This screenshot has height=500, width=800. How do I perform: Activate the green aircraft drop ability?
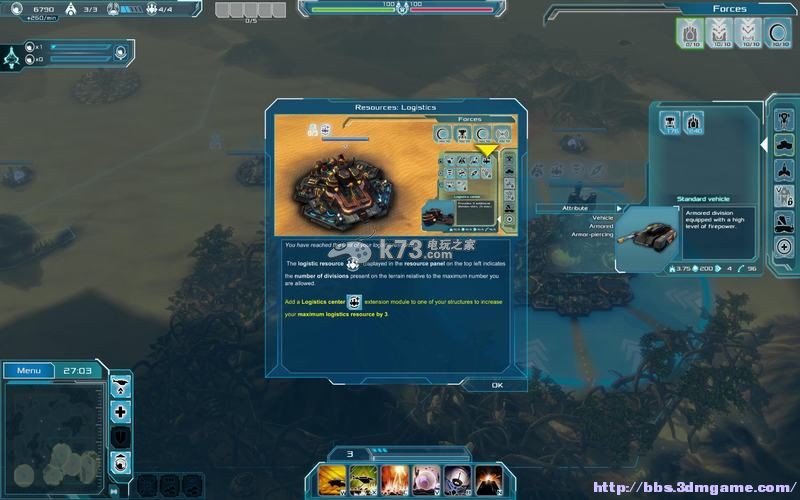(363, 478)
